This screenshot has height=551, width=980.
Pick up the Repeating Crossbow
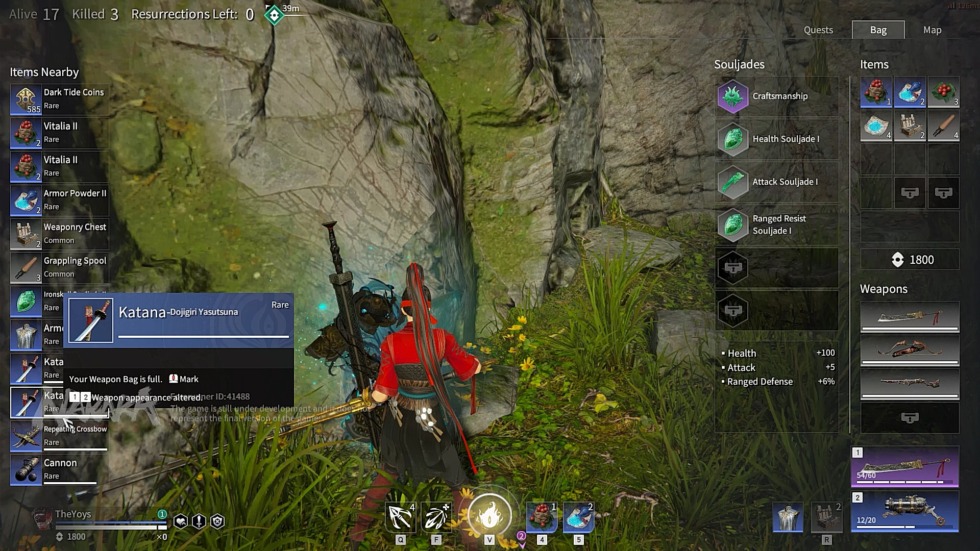pyautogui.click(x=60, y=436)
